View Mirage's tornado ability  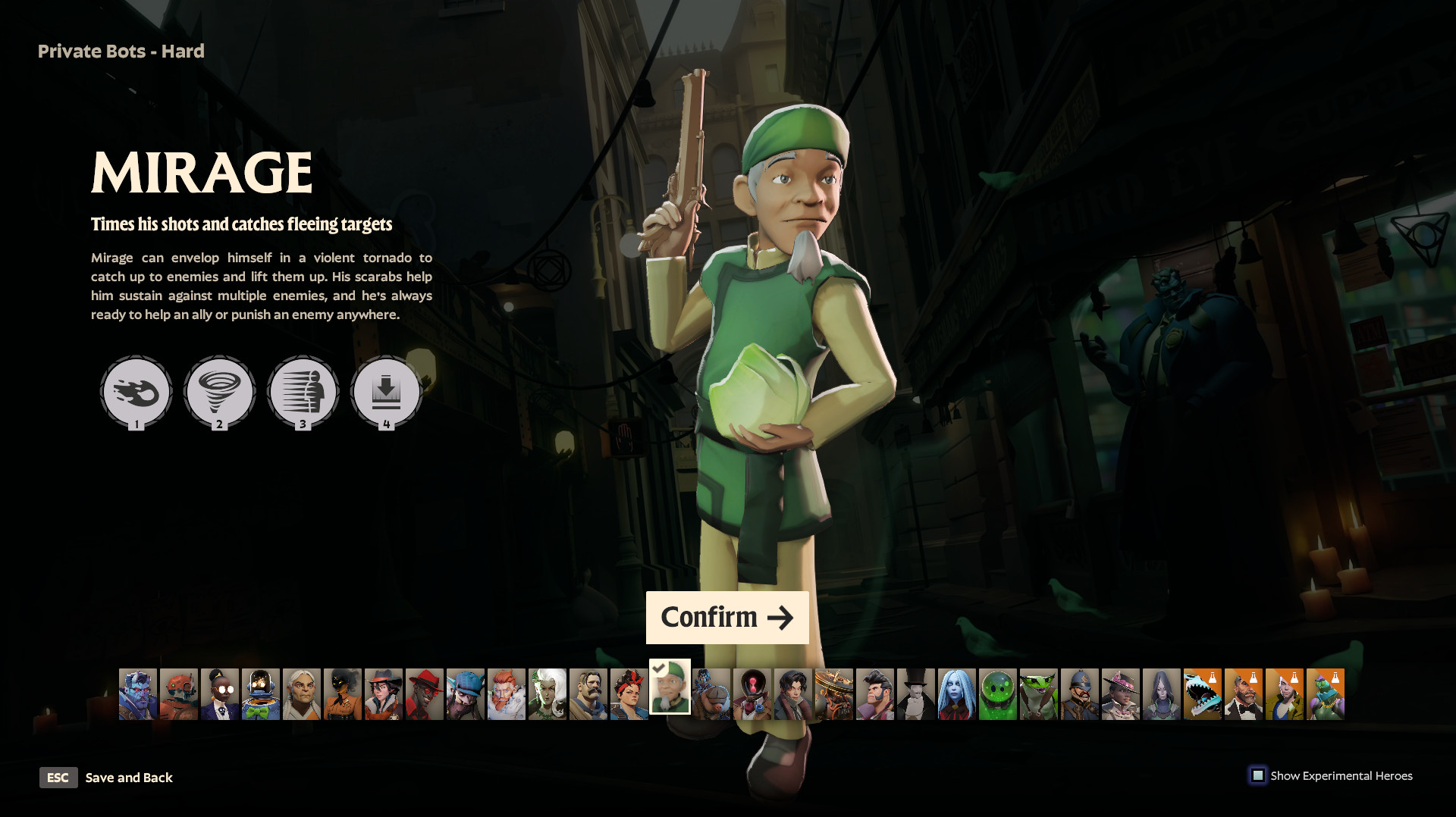[x=220, y=392]
